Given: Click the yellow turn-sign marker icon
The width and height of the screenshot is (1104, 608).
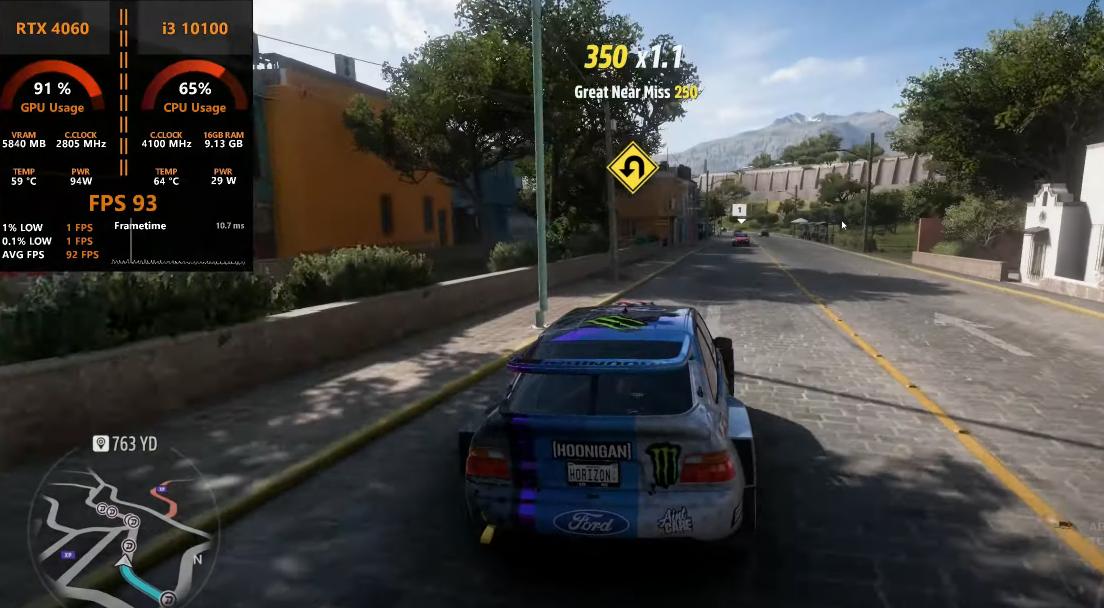Looking at the screenshot, I should point(632,167).
